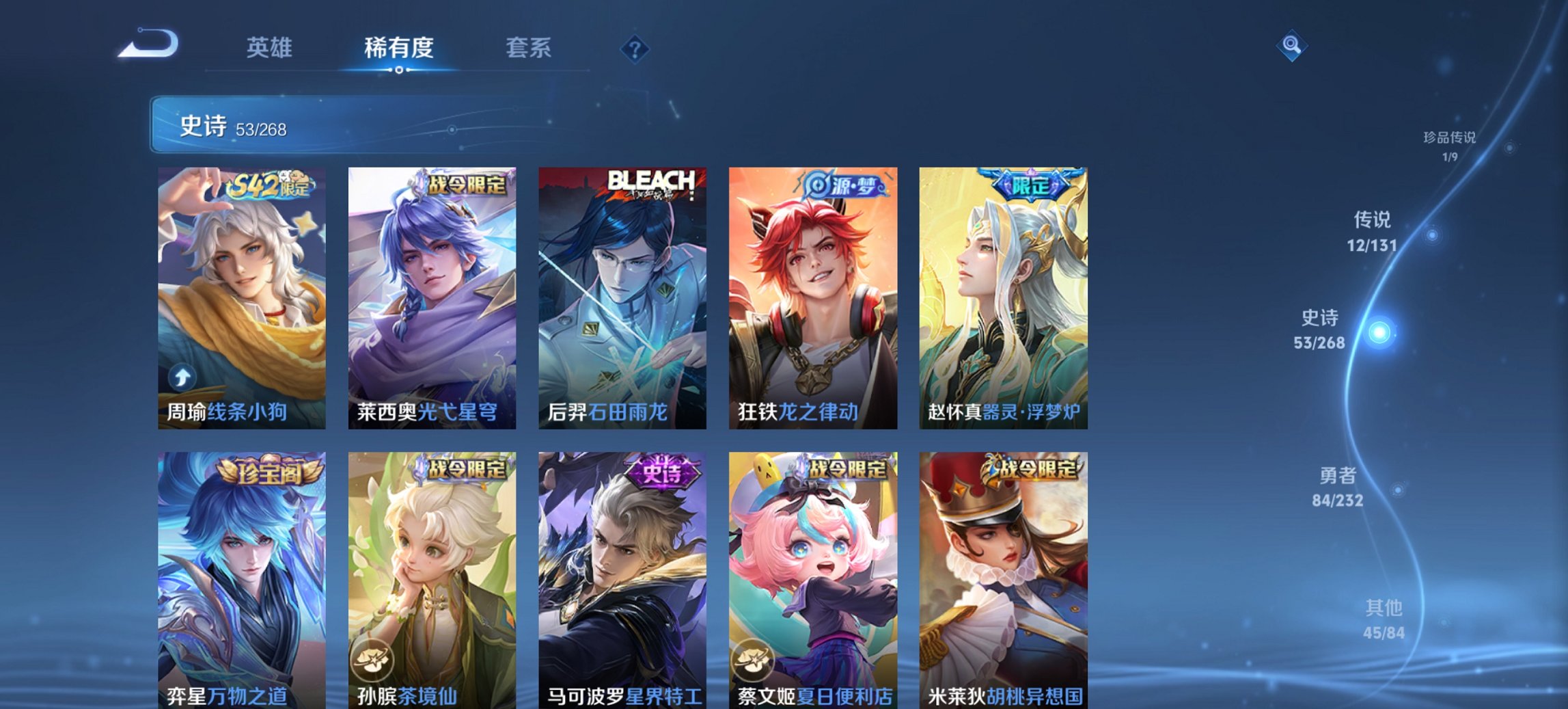Click the BLEACH badge on 后羿 skin
Viewport: 1568px width, 709px height.
point(652,179)
